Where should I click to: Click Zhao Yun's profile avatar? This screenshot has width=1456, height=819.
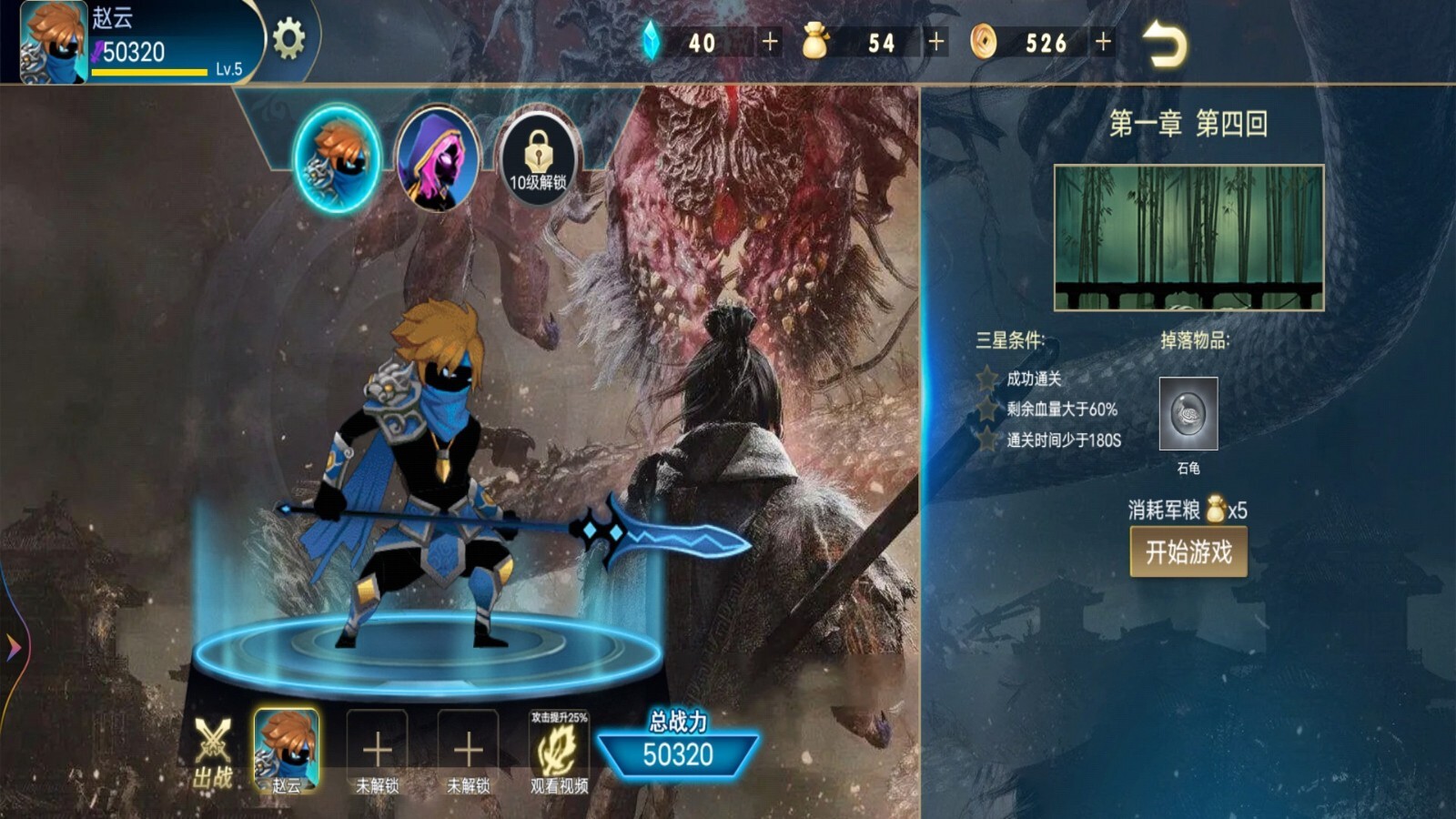(54, 43)
